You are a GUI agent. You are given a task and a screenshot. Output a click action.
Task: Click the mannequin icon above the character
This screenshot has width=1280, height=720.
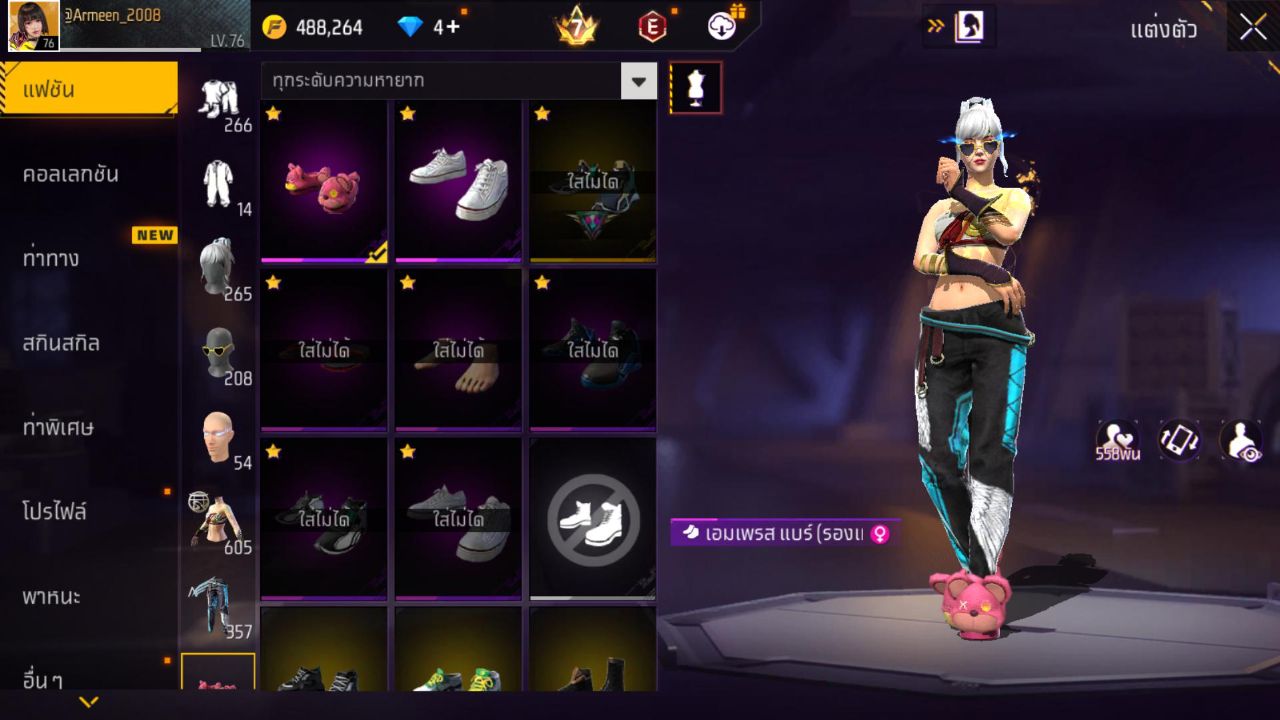(694, 87)
